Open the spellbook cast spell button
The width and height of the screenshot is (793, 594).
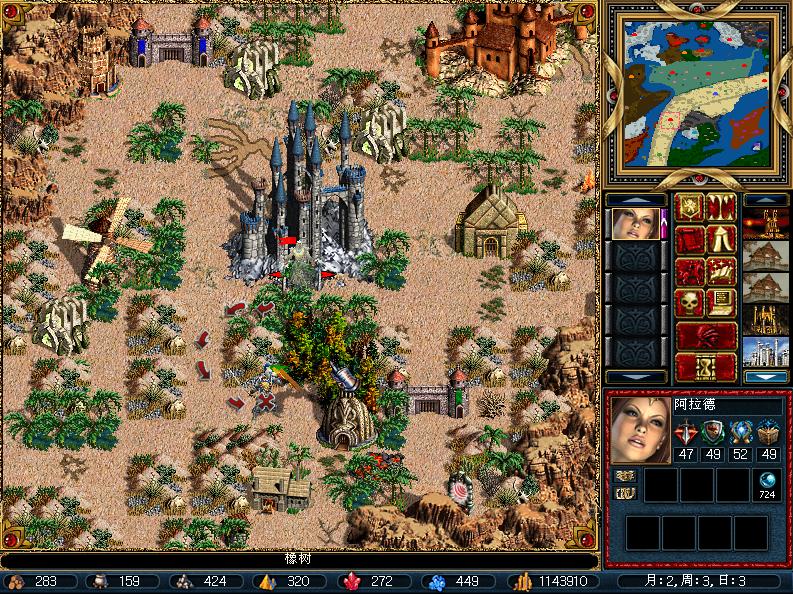(720, 270)
